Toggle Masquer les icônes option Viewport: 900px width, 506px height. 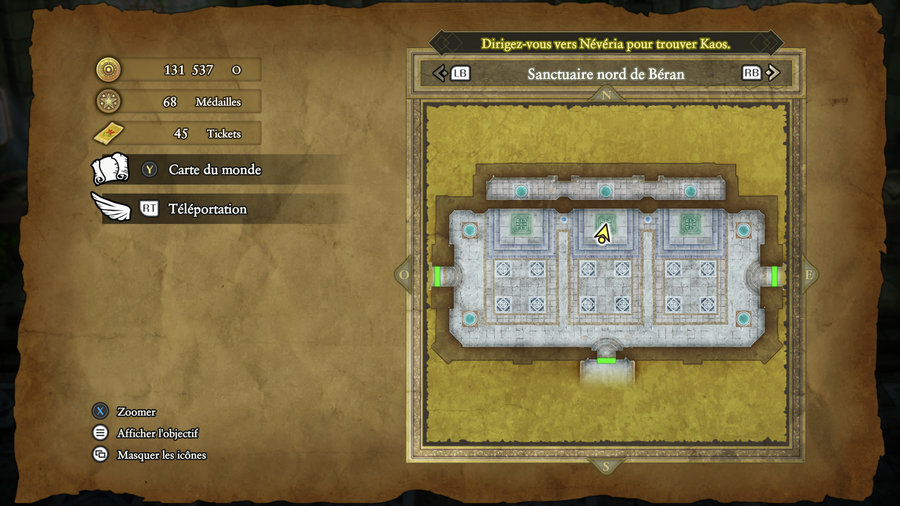point(161,455)
